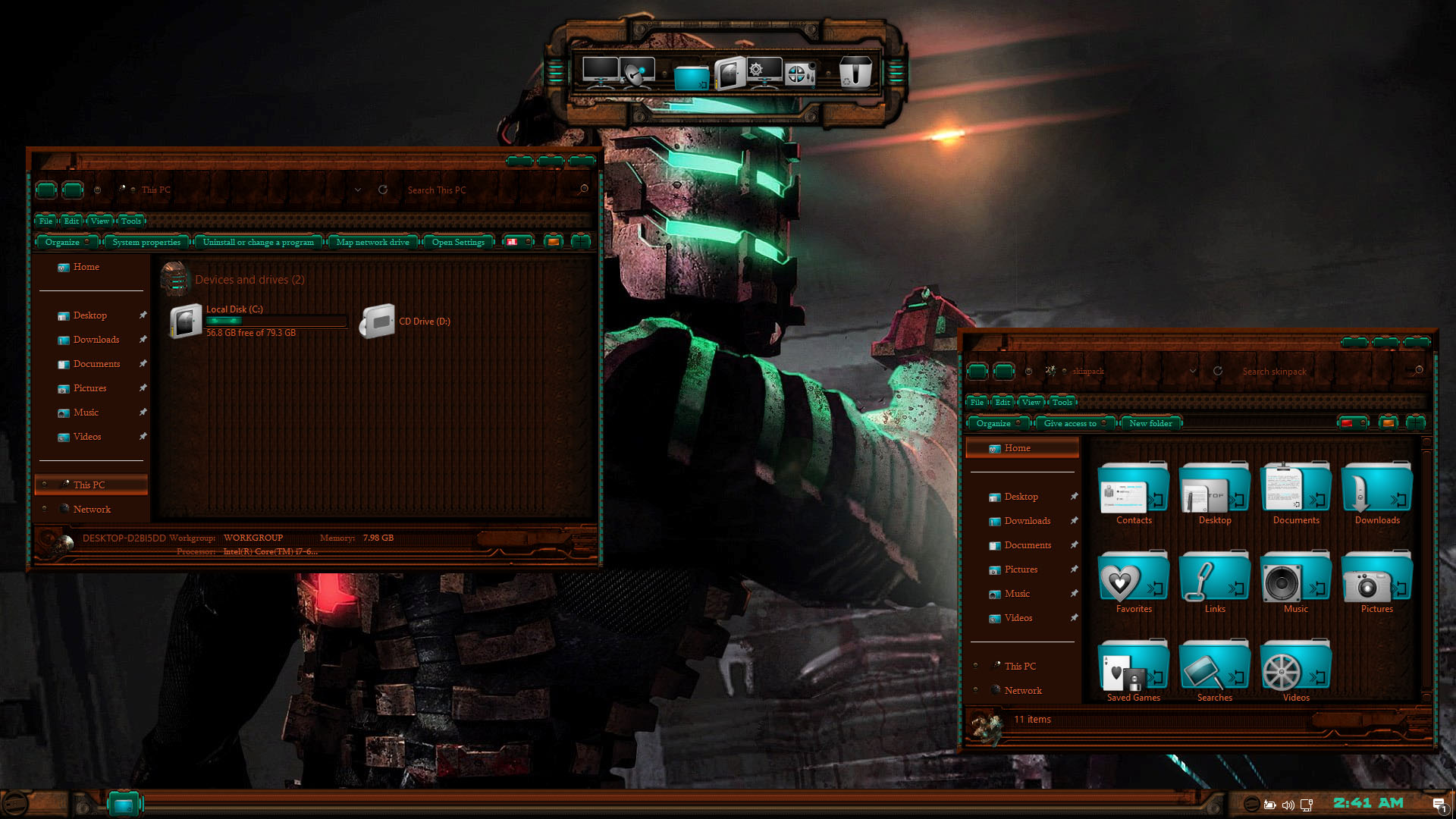Click the Map network drive button
Viewport: 1456px width, 819px height.
tap(372, 242)
